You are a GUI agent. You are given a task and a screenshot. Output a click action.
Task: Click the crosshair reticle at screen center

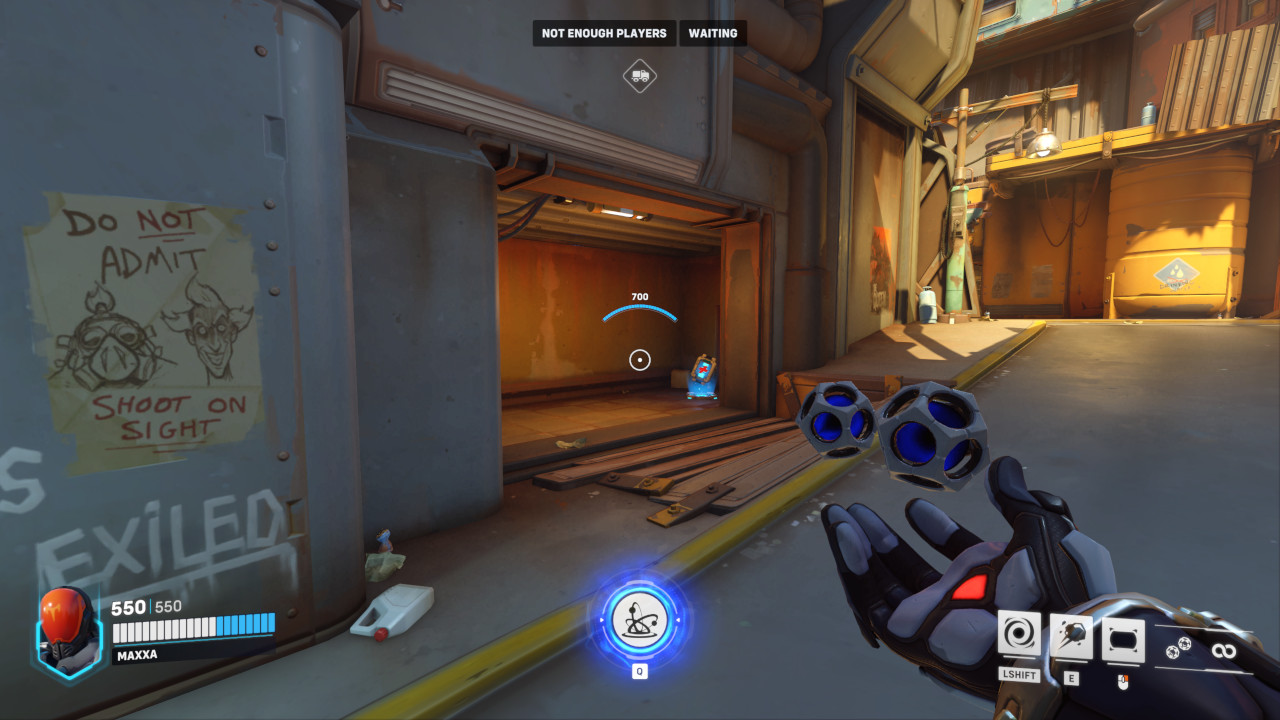[x=639, y=360]
